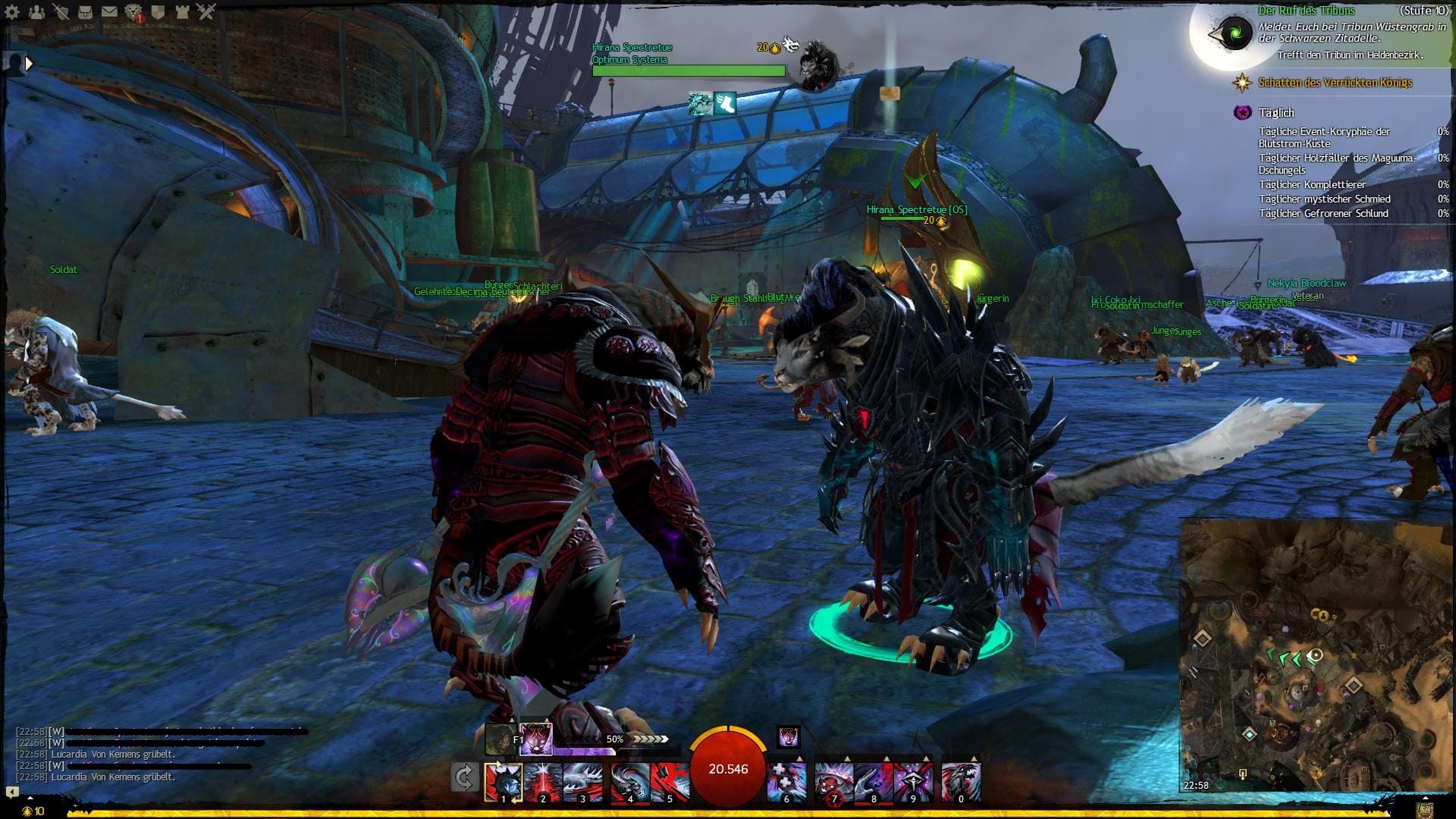Open the contacts and LFG people icon
1456x819 pixels.
tap(36, 11)
